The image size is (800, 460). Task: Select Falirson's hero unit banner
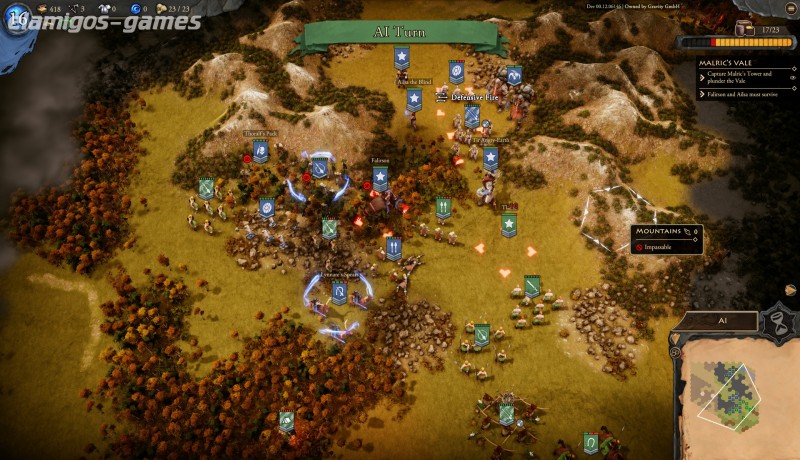click(x=380, y=178)
